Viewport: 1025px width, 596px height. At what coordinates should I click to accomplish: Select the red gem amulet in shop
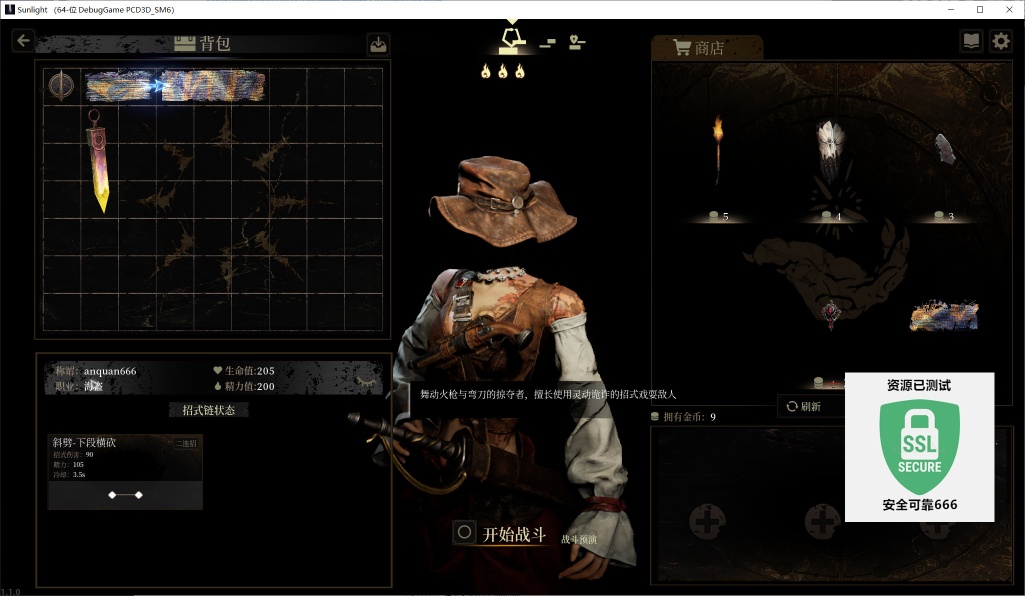click(830, 315)
